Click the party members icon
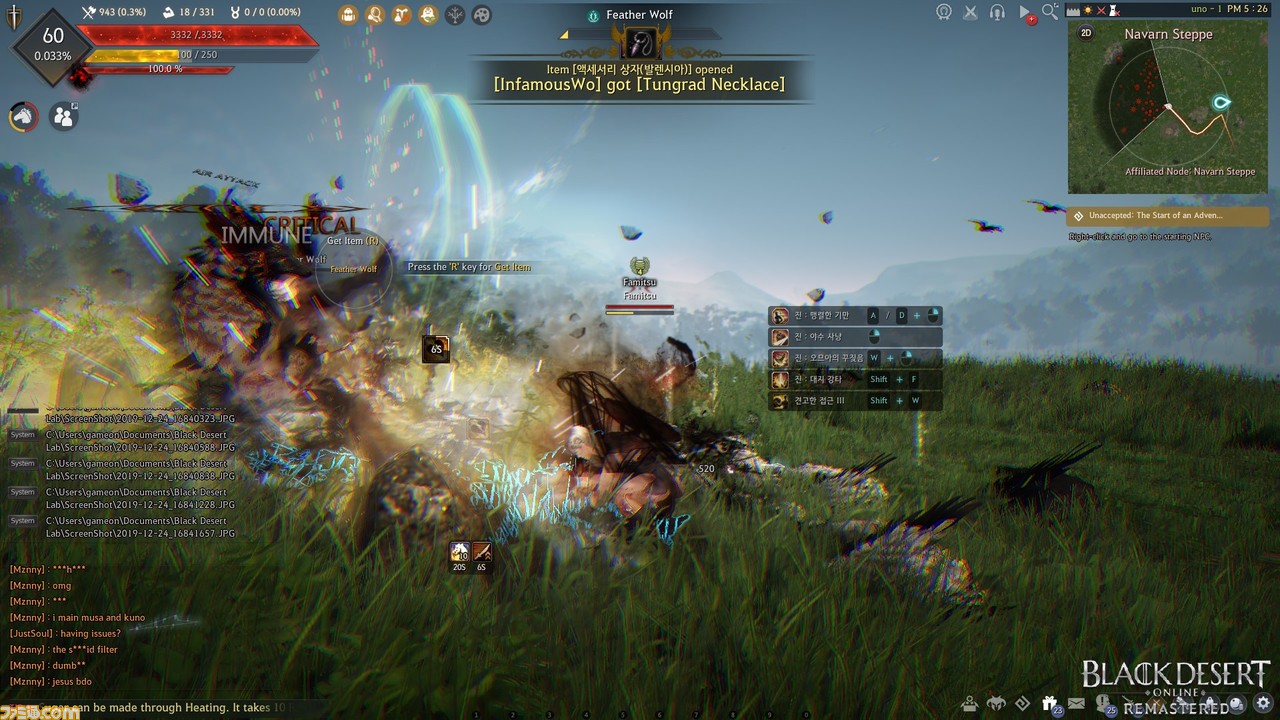 point(64,117)
